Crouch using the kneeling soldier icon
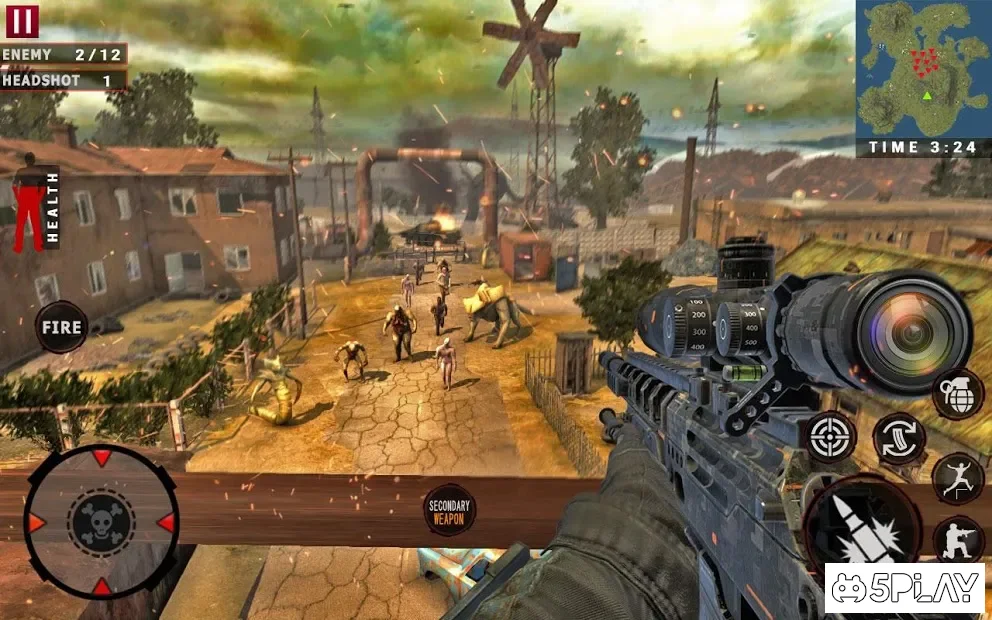 [957, 540]
